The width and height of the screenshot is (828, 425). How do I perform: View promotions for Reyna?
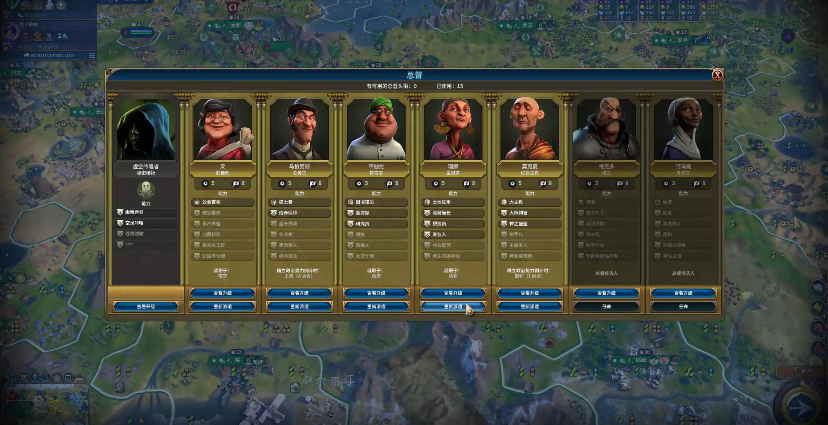tap(452, 293)
